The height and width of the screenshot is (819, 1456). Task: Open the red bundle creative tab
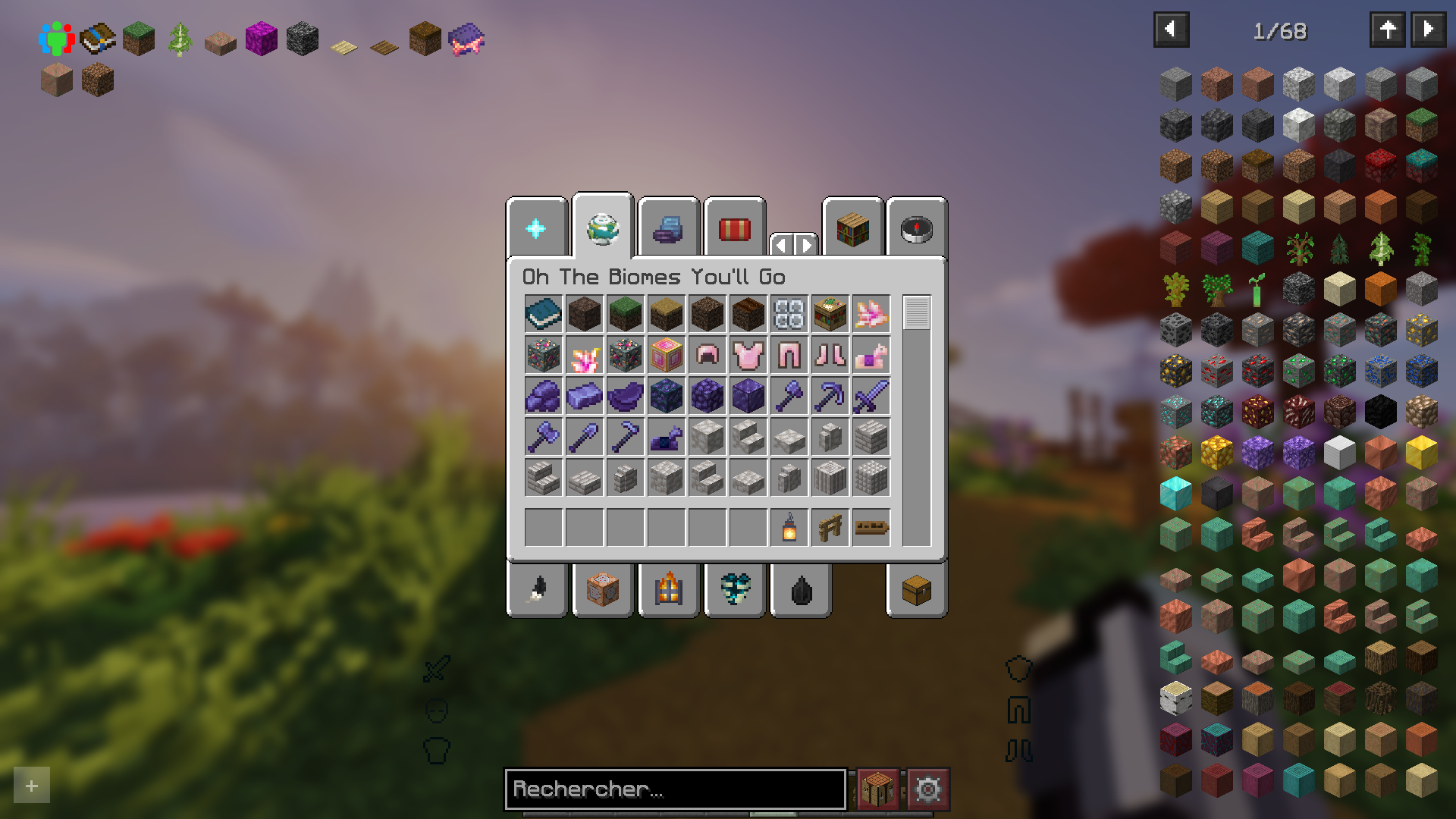(734, 227)
